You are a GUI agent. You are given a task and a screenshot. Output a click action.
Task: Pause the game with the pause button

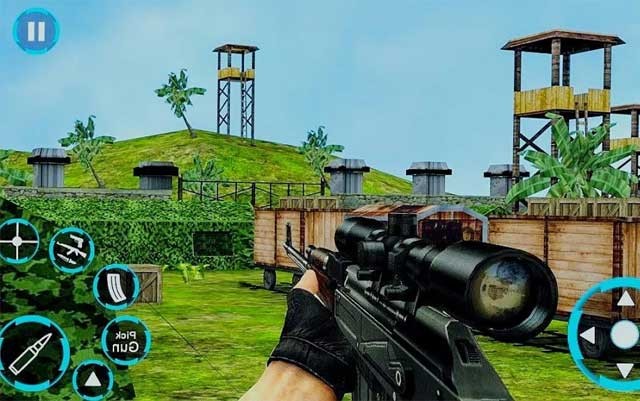35,31
